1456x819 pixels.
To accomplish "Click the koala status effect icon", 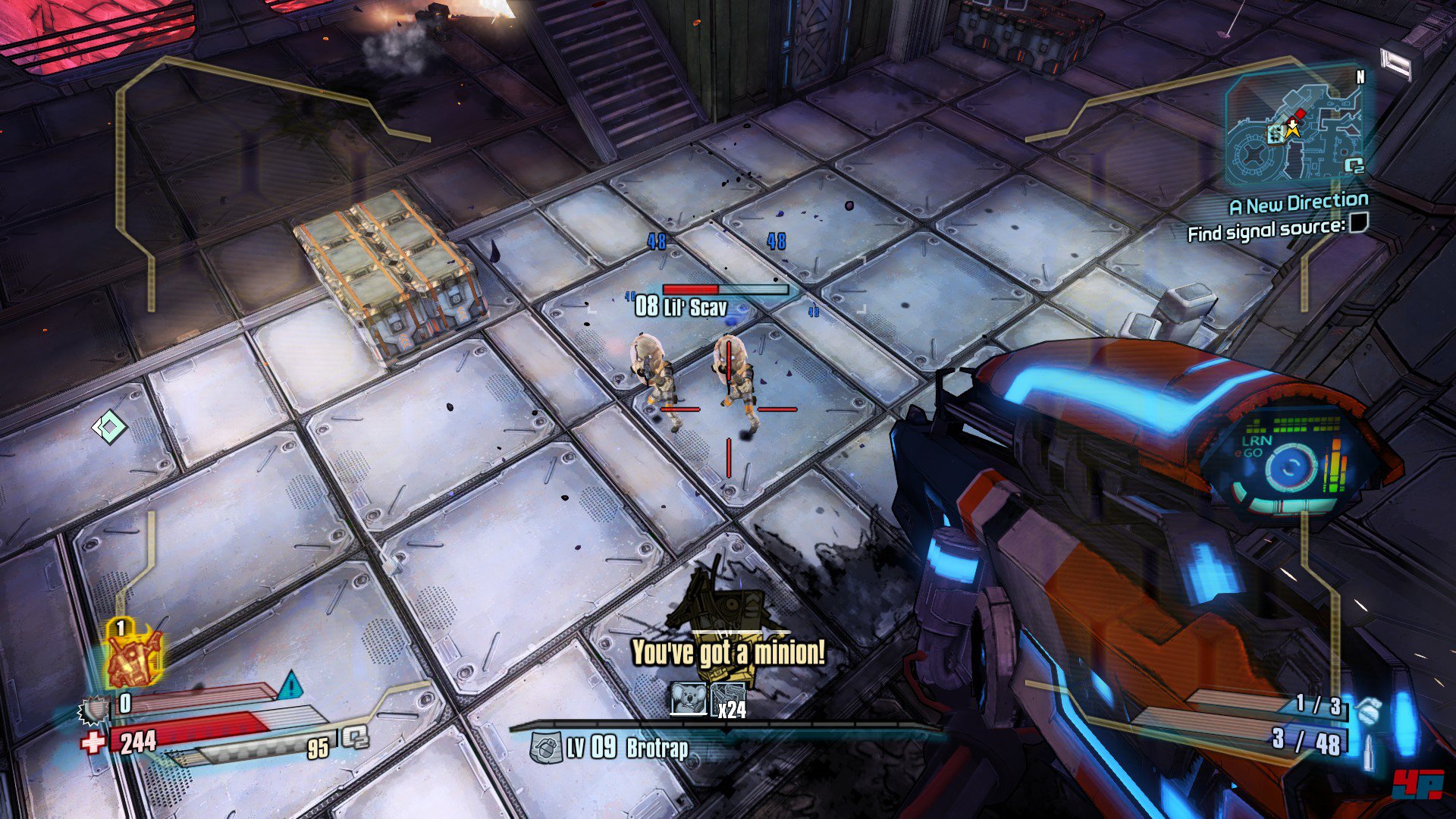I will click(x=689, y=698).
